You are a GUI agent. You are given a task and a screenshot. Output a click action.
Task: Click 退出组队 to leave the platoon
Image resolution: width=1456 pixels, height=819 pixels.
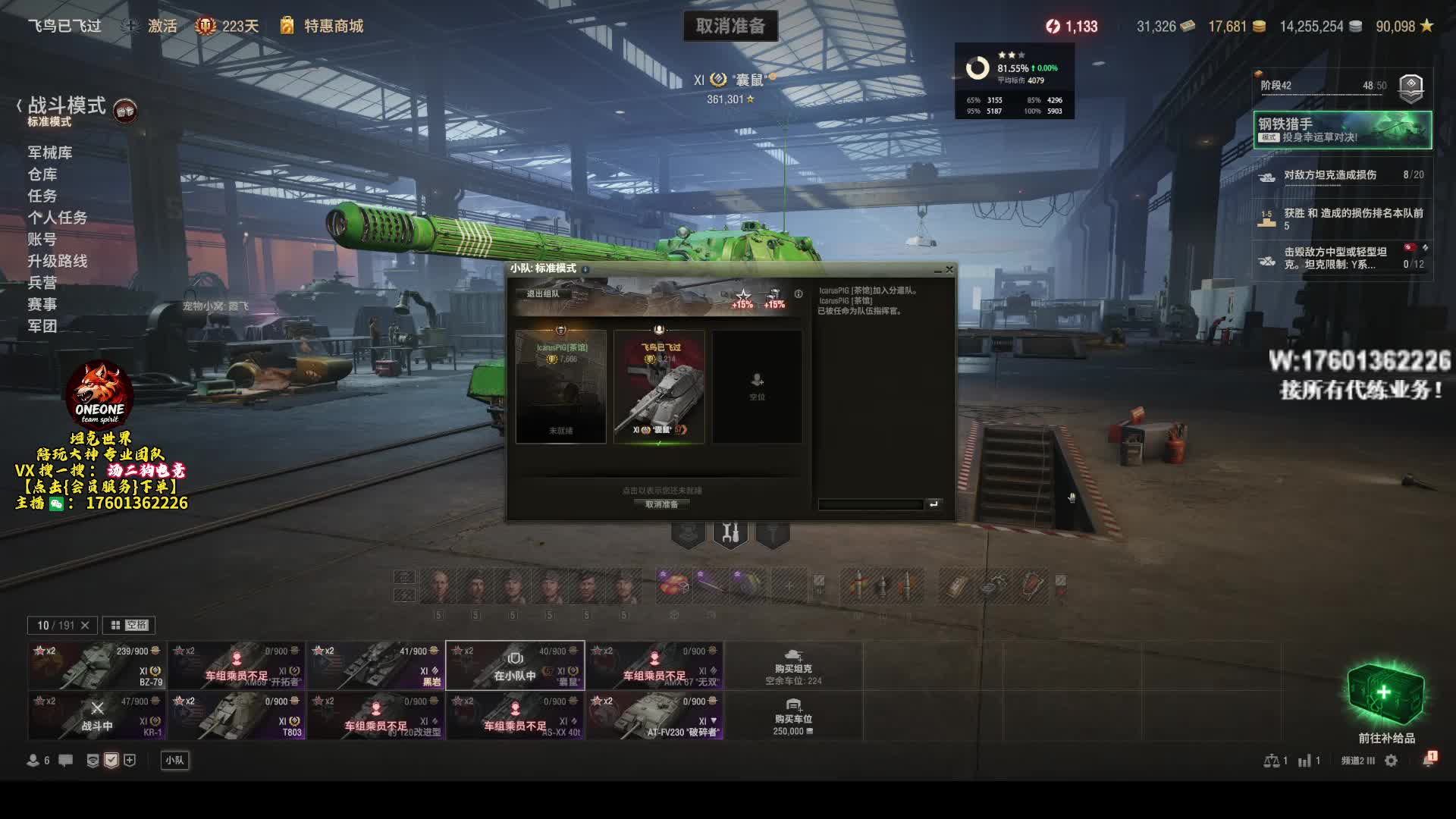[x=543, y=294]
